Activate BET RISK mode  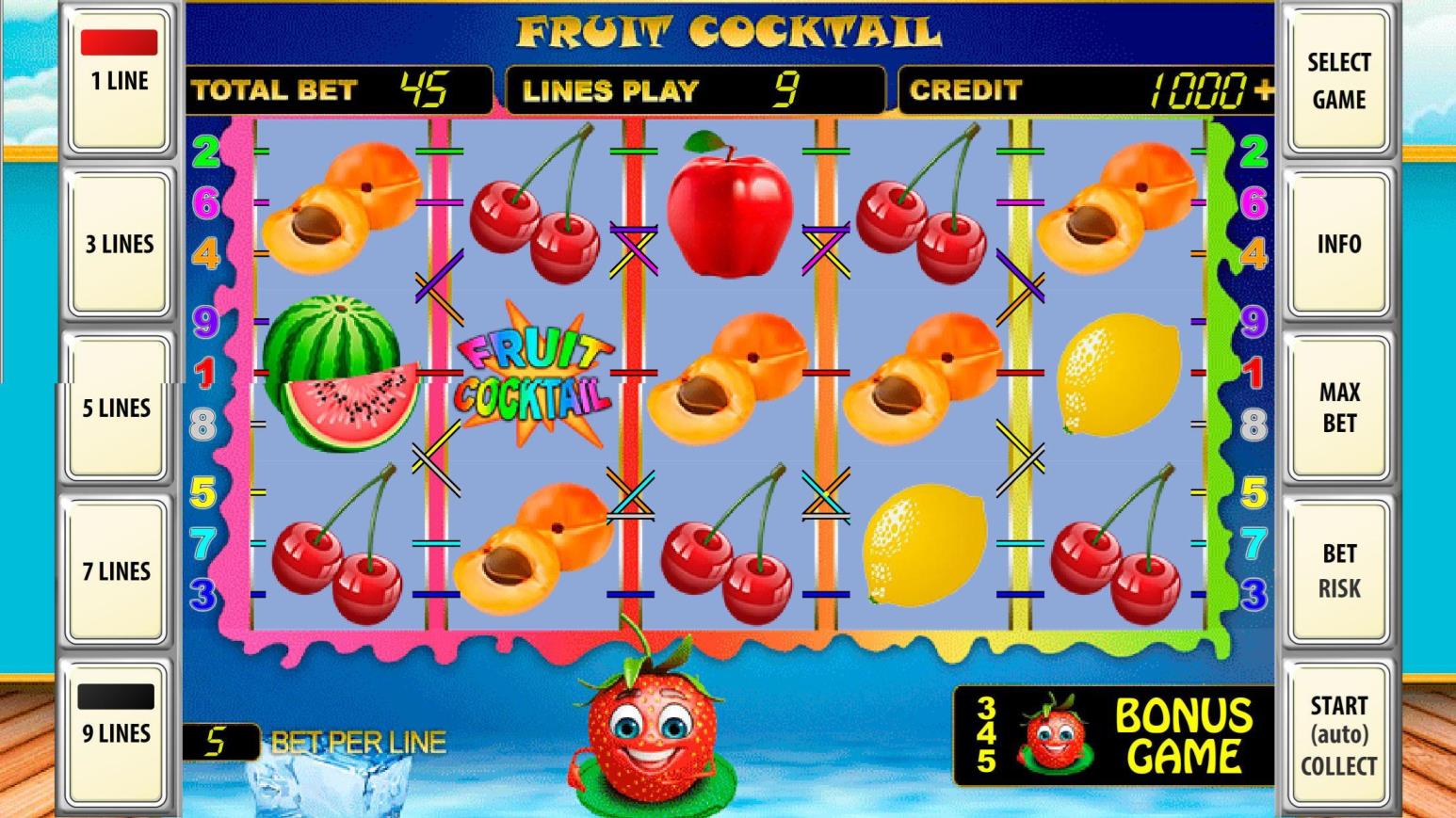tap(1338, 569)
